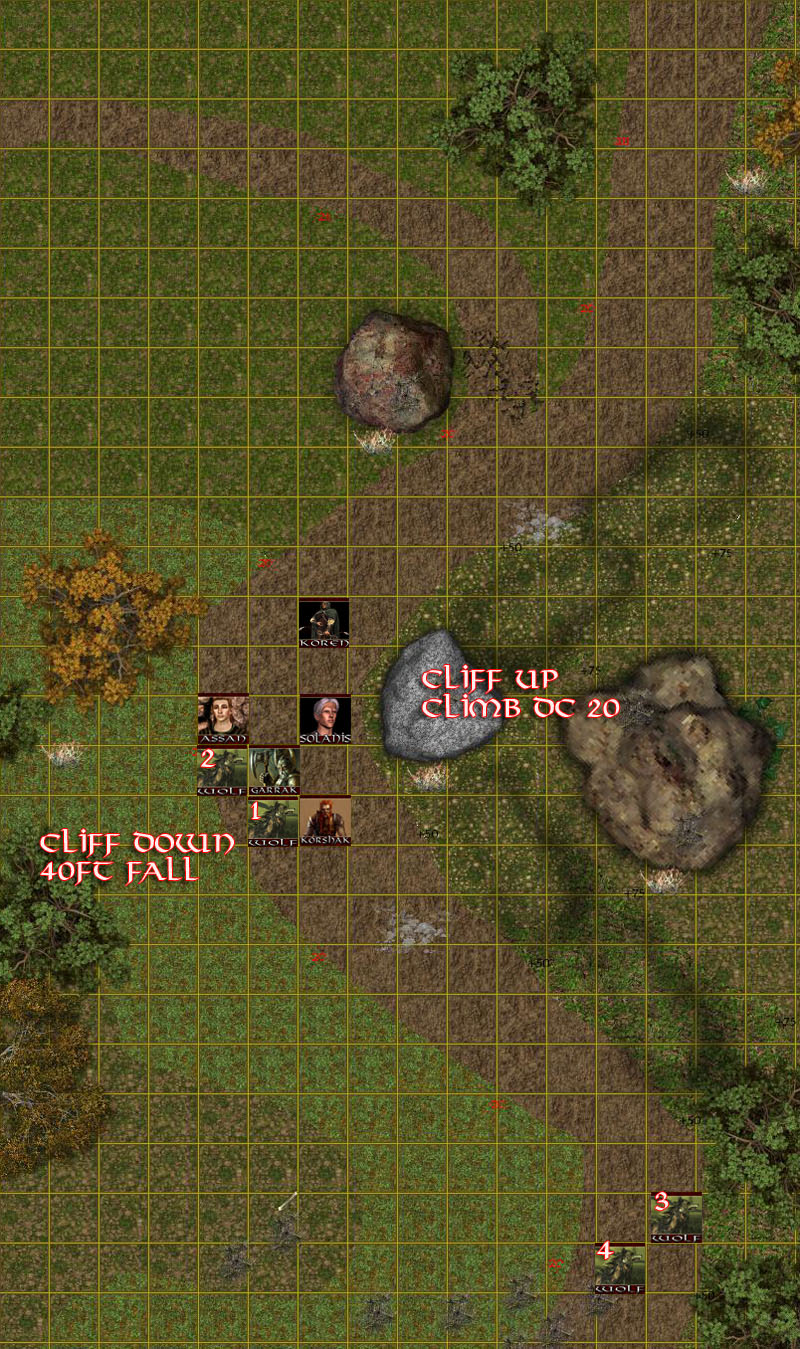
Task: Select the Wolf token numbered 1
Action: pyautogui.click(x=273, y=822)
